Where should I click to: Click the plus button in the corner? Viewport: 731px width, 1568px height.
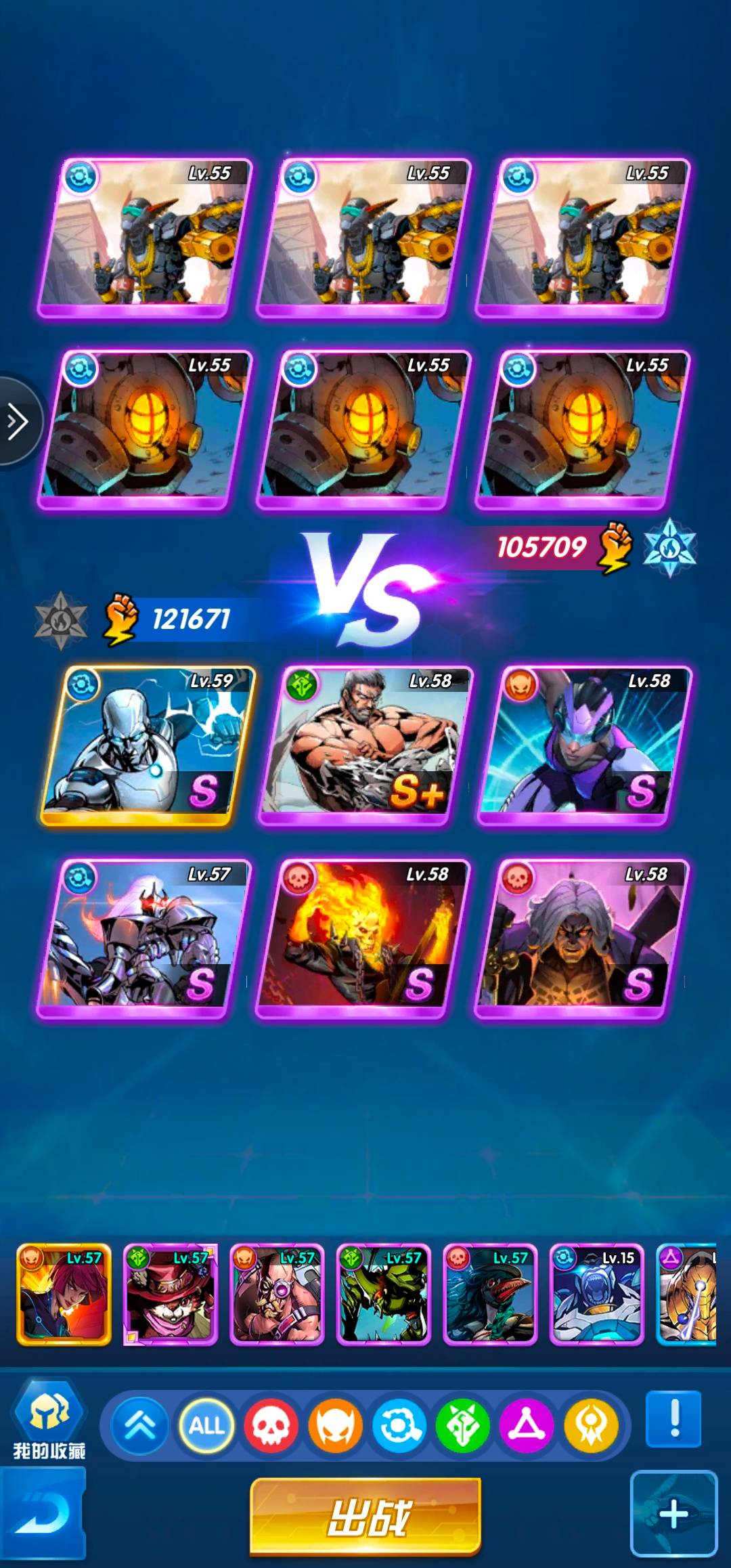[x=673, y=1514]
